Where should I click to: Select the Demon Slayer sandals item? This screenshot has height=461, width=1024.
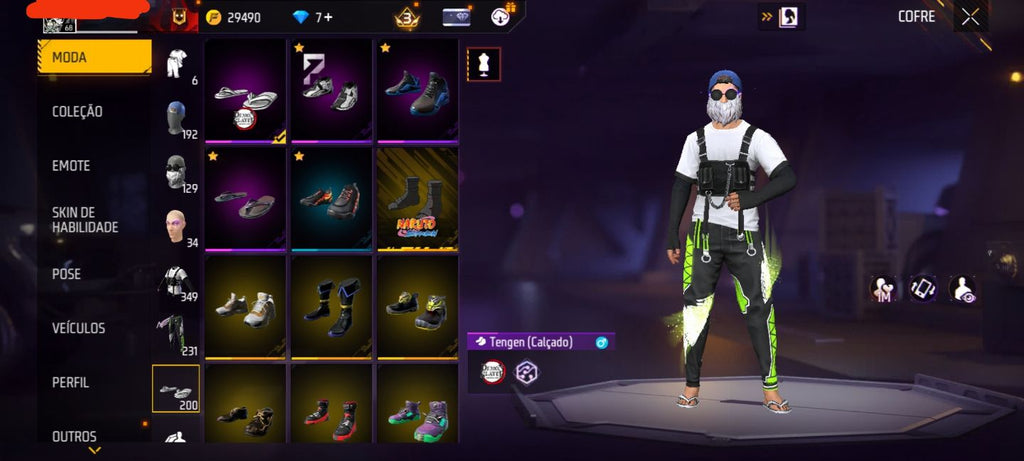point(246,91)
